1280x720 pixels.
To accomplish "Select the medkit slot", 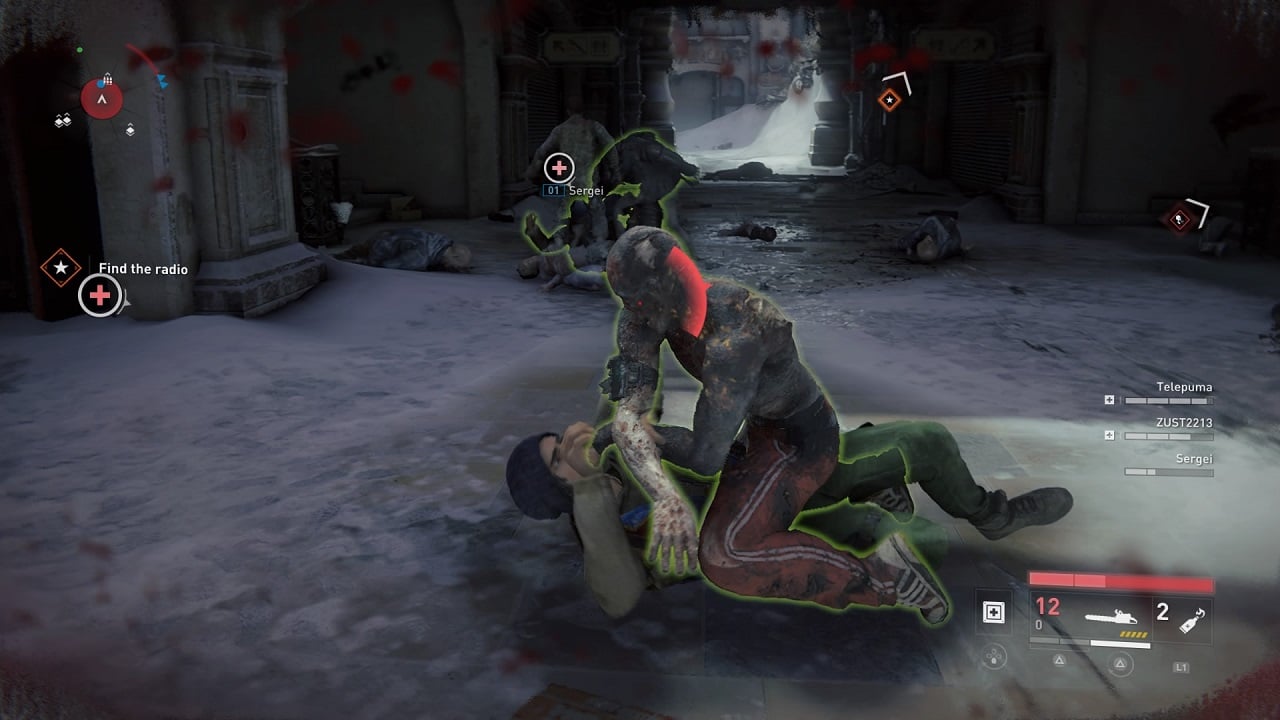I will point(993,612).
